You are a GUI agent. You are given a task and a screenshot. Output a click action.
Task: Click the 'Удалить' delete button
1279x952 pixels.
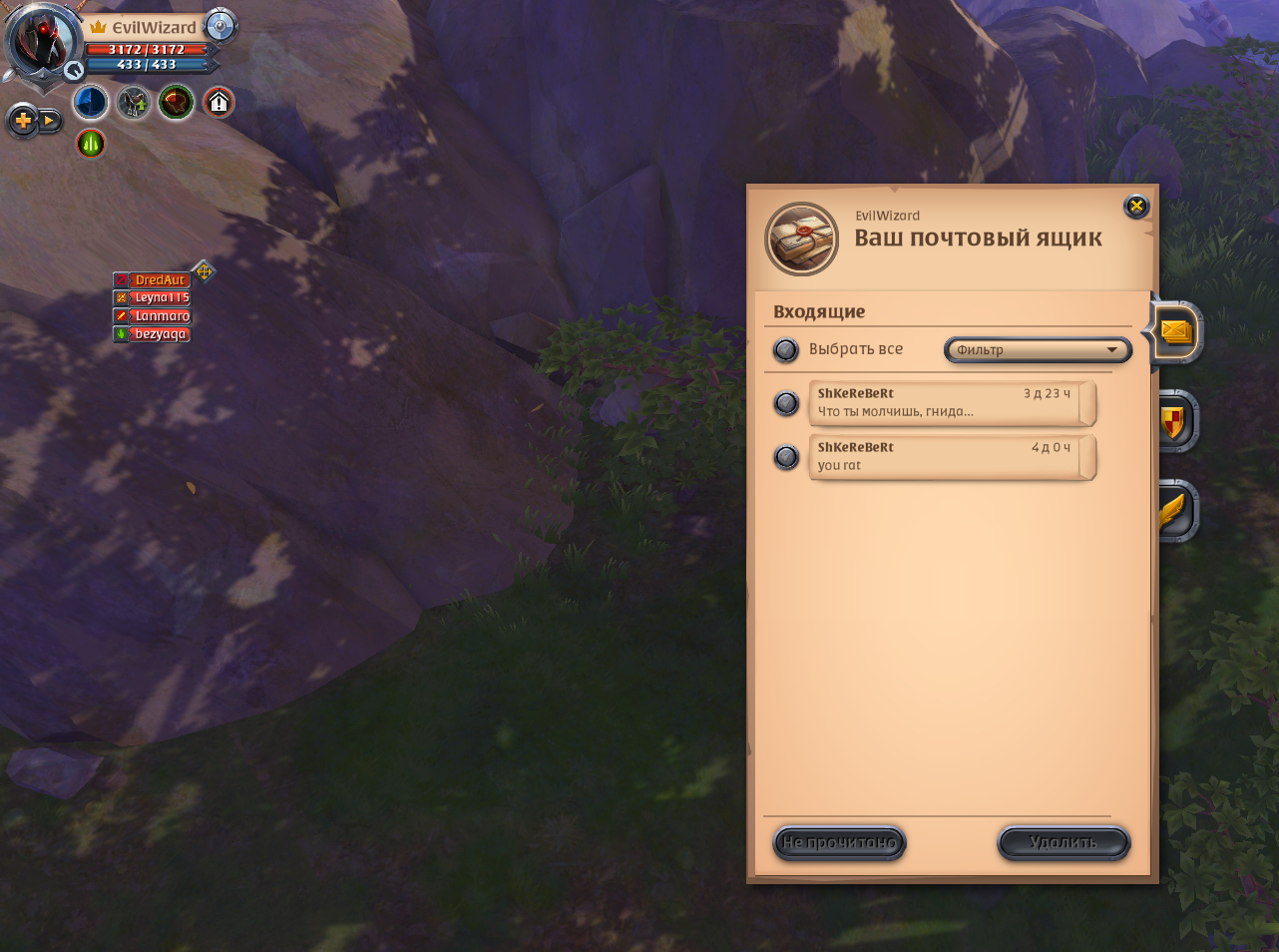click(1064, 843)
